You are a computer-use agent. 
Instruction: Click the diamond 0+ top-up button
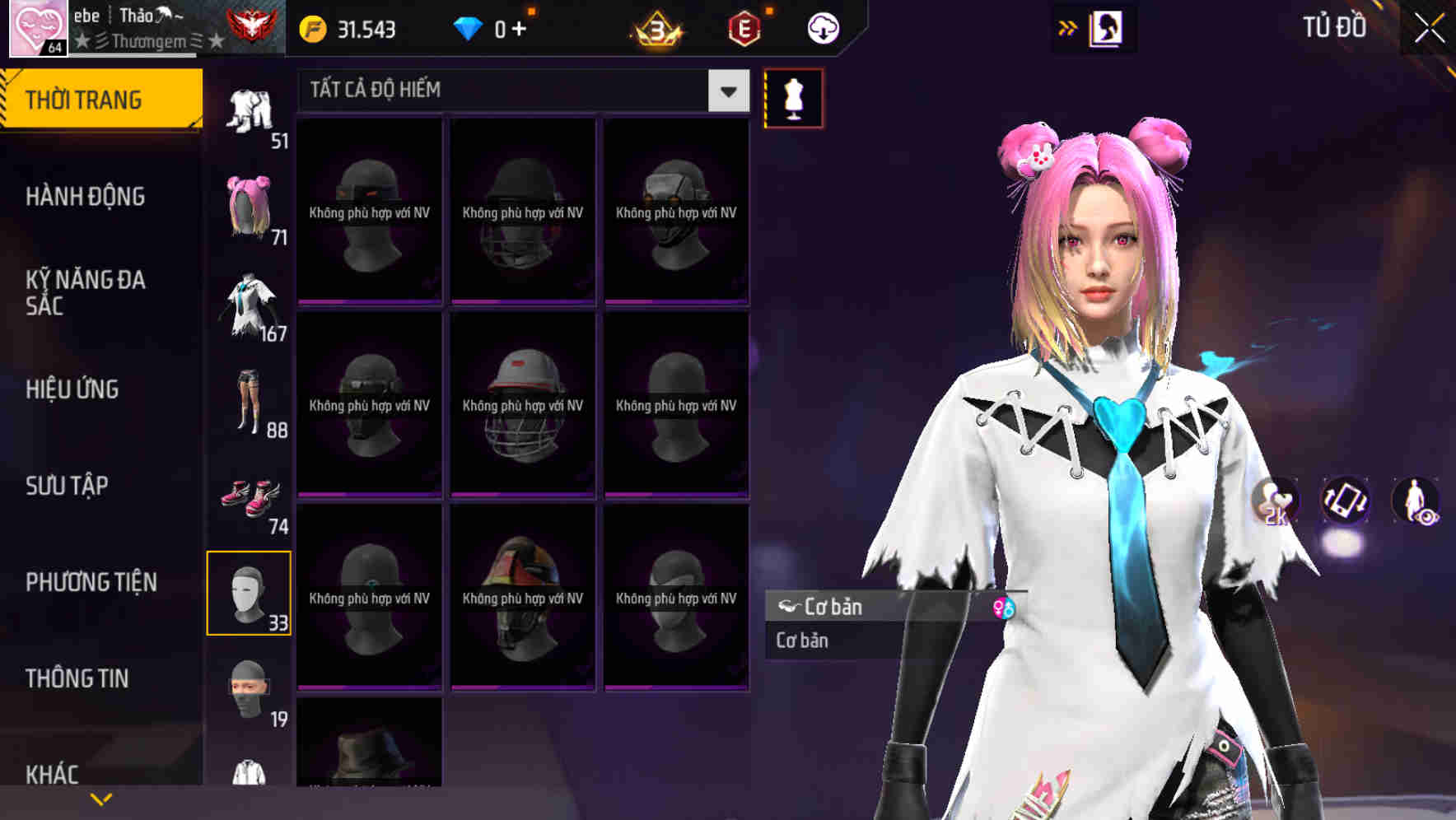[492, 27]
